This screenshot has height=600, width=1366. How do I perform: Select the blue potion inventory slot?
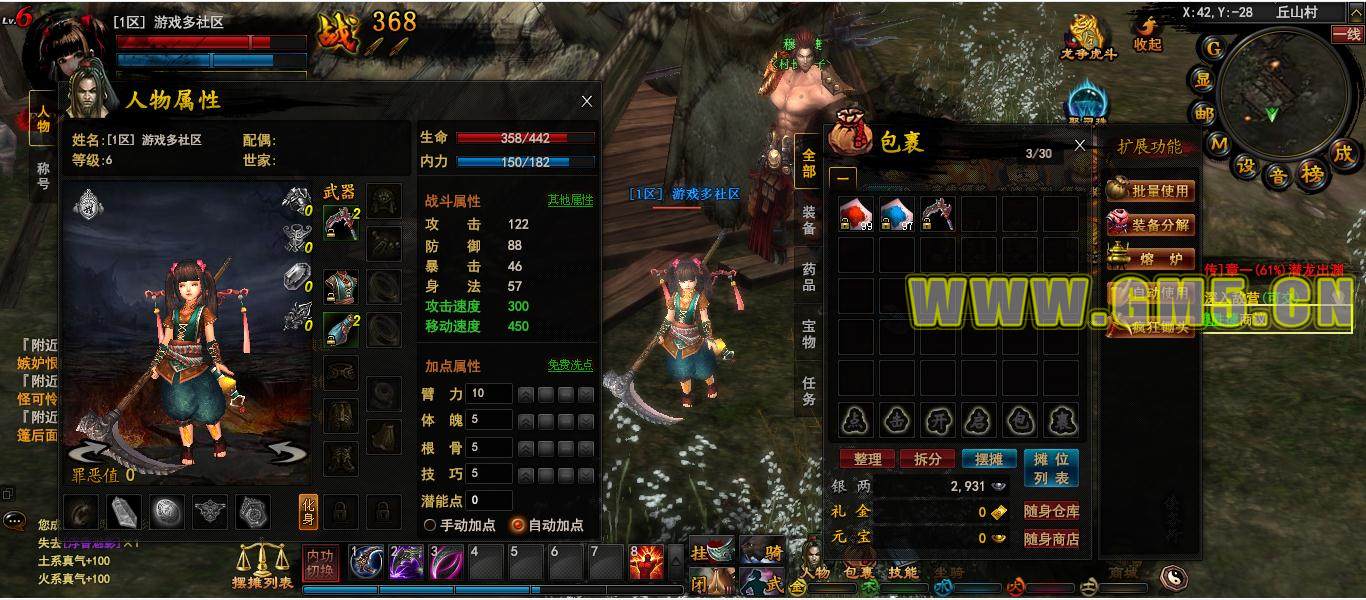(x=897, y=214)
